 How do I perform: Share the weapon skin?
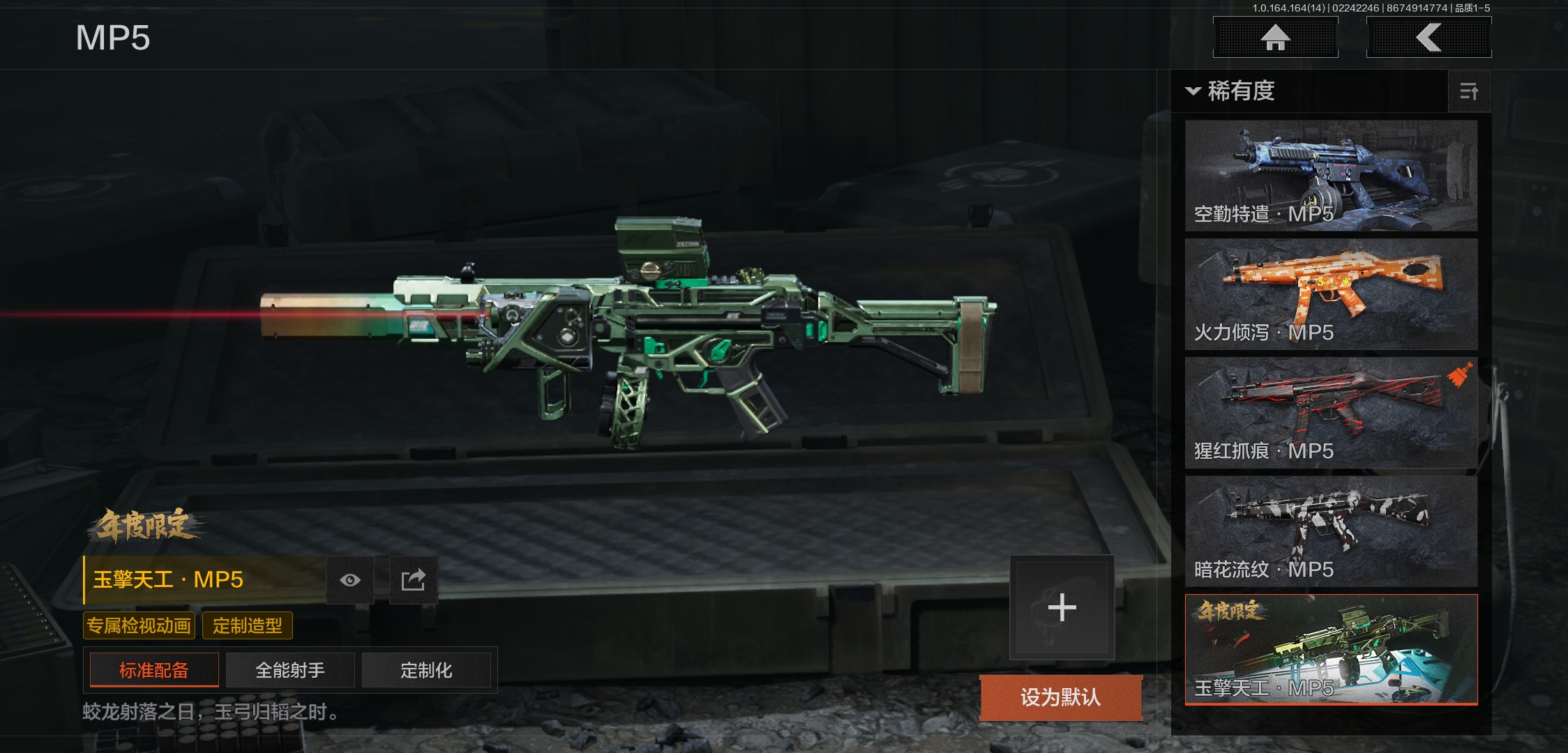[x=413, y=580]
